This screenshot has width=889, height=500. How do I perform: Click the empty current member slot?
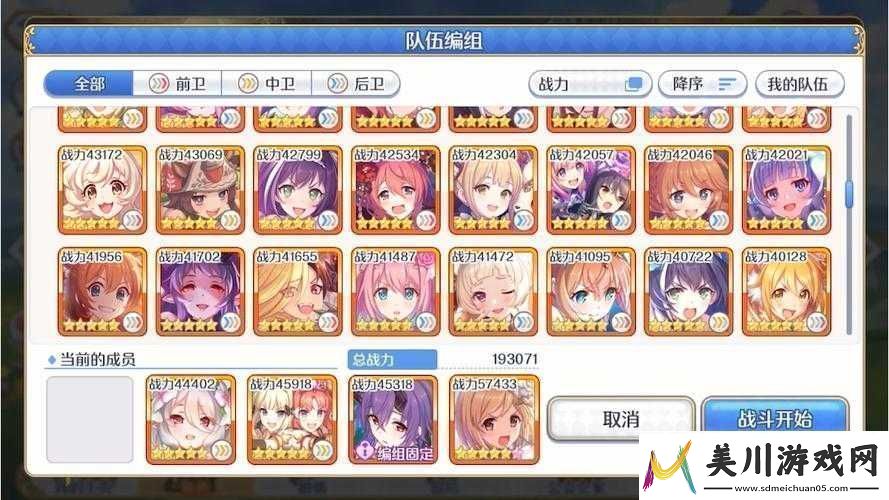point(89,420)
